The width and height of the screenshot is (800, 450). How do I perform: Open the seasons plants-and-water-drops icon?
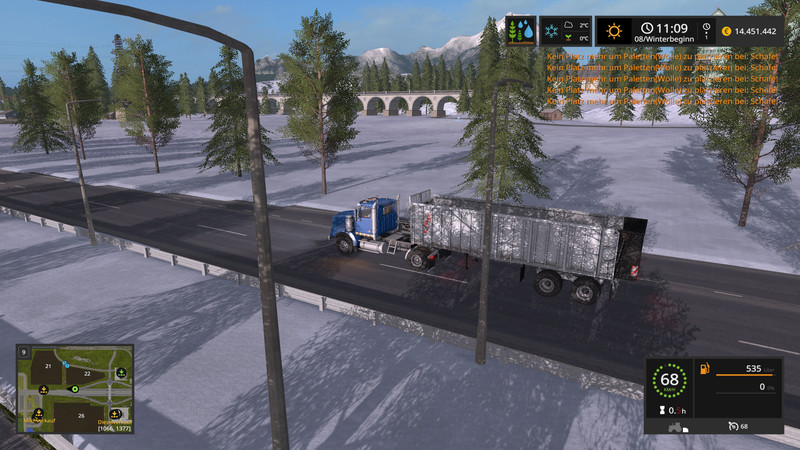pos(521,31)
